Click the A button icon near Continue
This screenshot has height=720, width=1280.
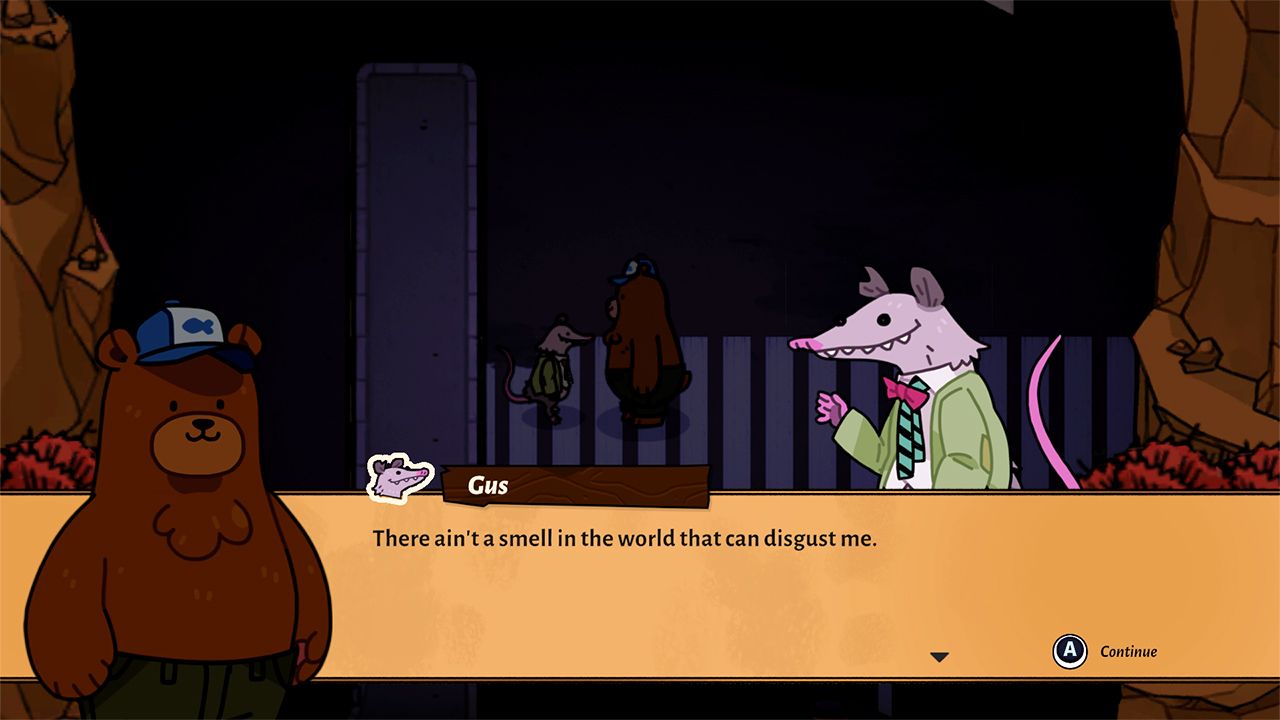click(x=1070, y=652)
